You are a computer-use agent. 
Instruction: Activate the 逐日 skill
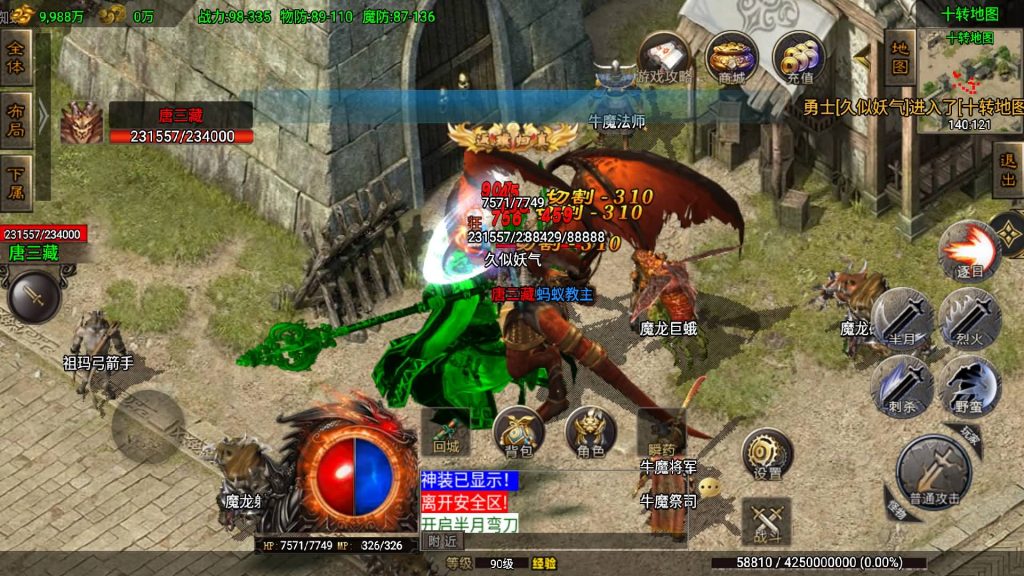pyautogui.click(x=969, y=251)
